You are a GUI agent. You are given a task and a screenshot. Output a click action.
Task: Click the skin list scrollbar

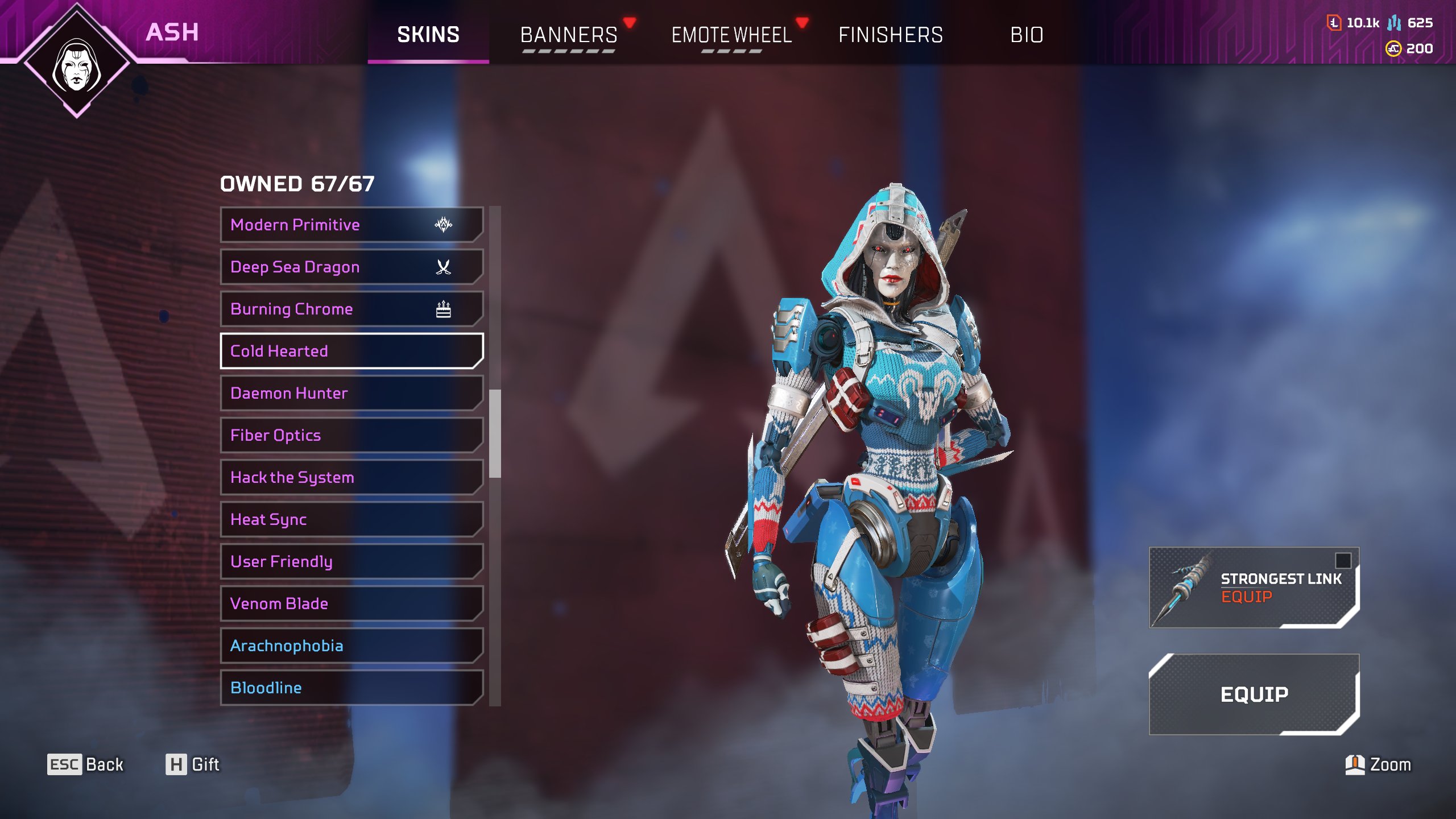[495, 433]
